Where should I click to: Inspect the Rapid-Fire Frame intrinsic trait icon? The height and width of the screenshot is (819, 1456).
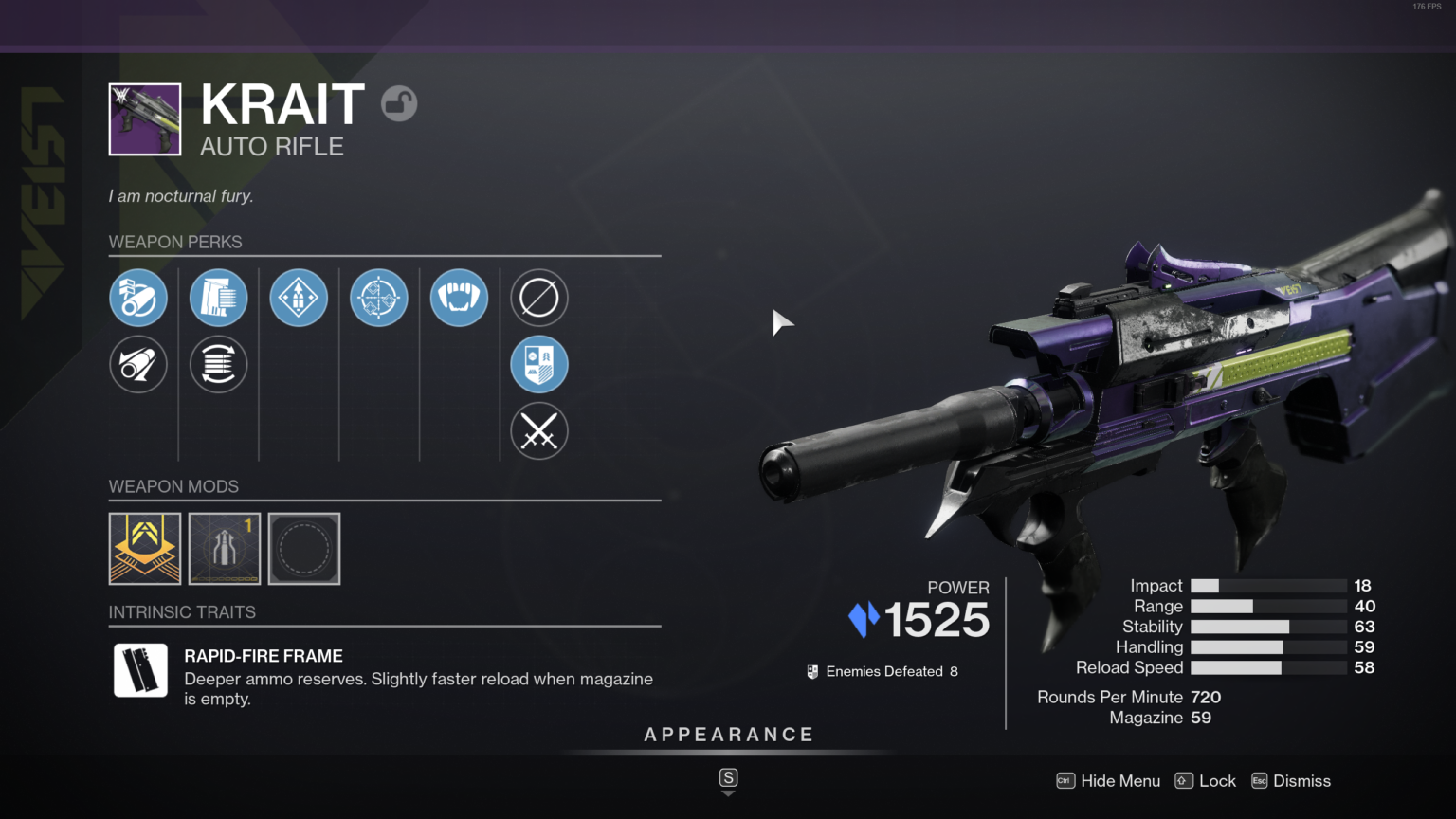[140, 670]
